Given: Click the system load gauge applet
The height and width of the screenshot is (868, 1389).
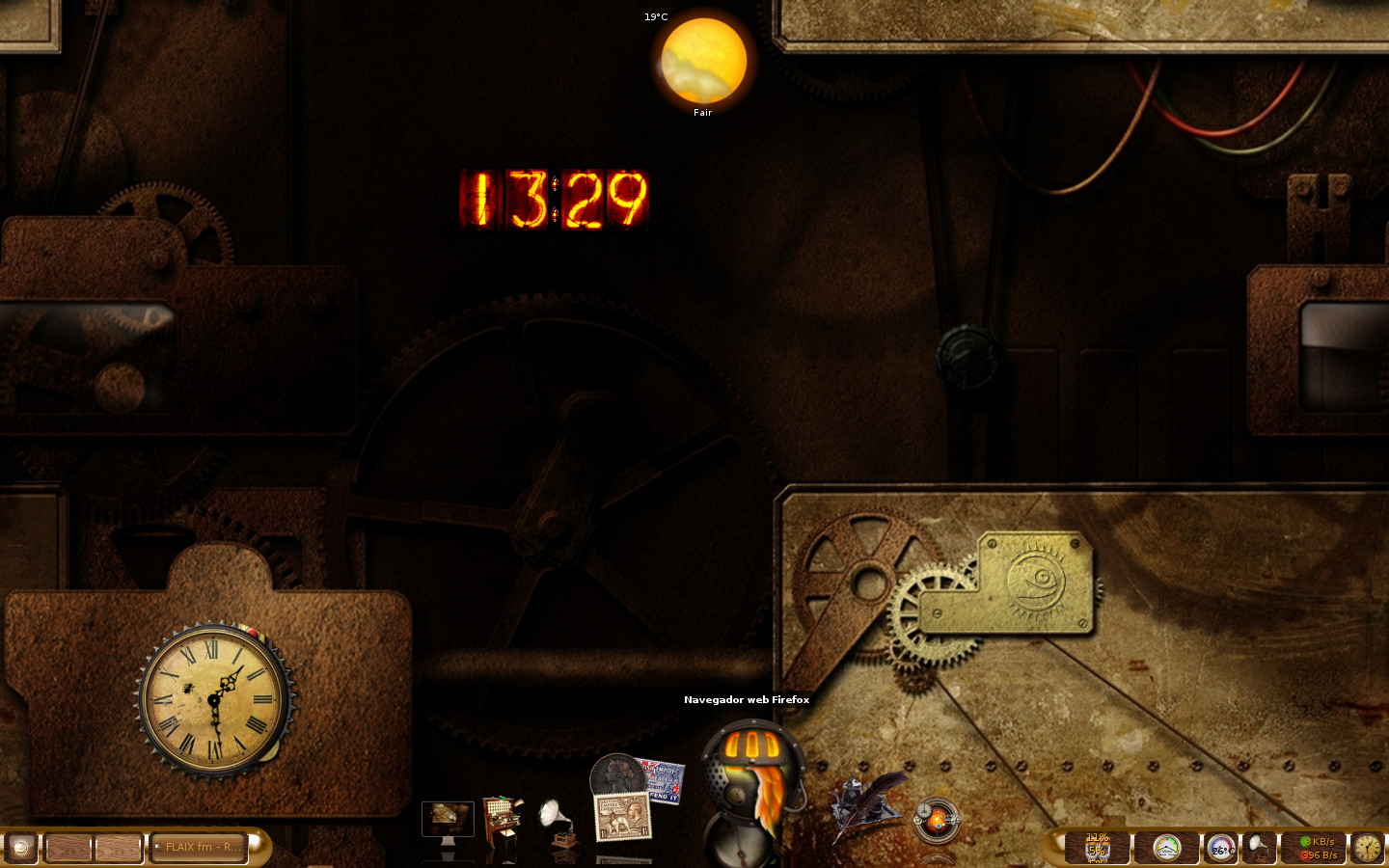Looking at the screenshot, I should click(x=1167, y=848).
